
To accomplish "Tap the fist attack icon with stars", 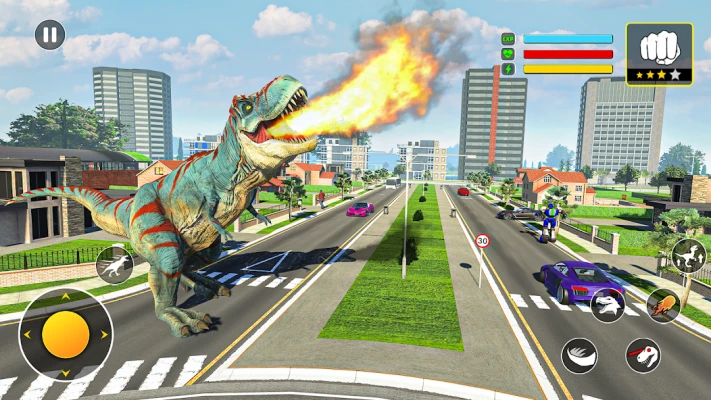I will (659, 52).
